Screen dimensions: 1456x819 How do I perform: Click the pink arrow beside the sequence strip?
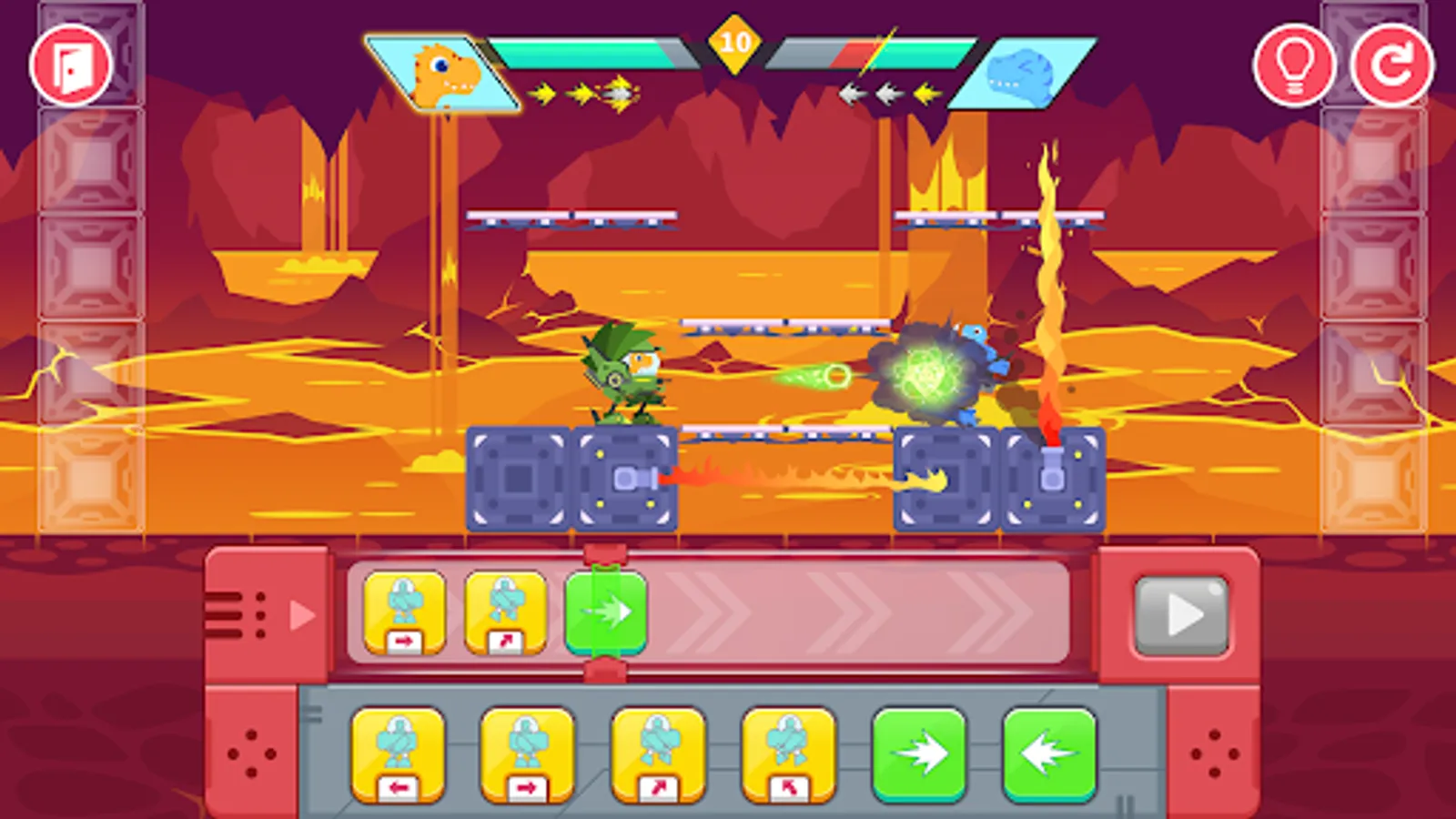300,612
